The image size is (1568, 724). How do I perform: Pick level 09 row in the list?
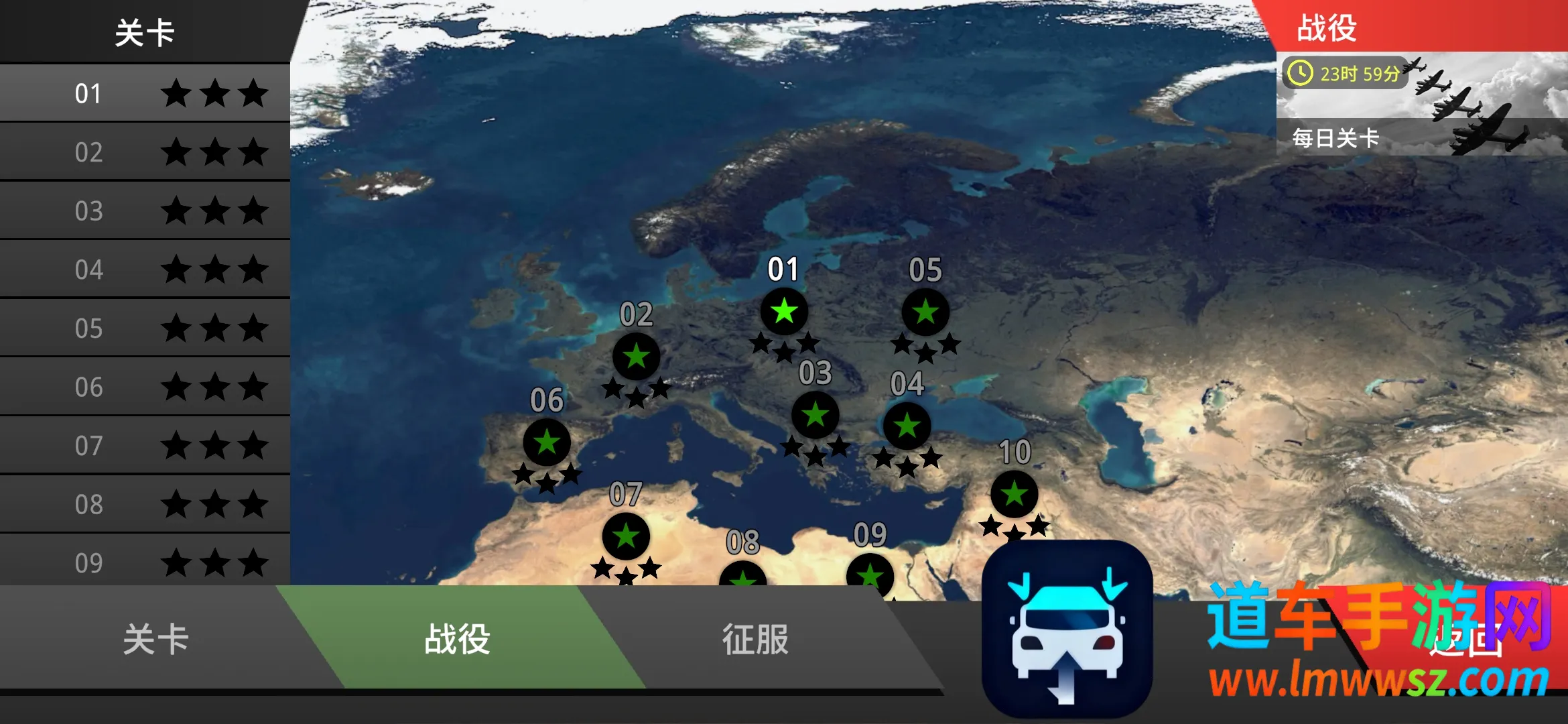point(145,562)
